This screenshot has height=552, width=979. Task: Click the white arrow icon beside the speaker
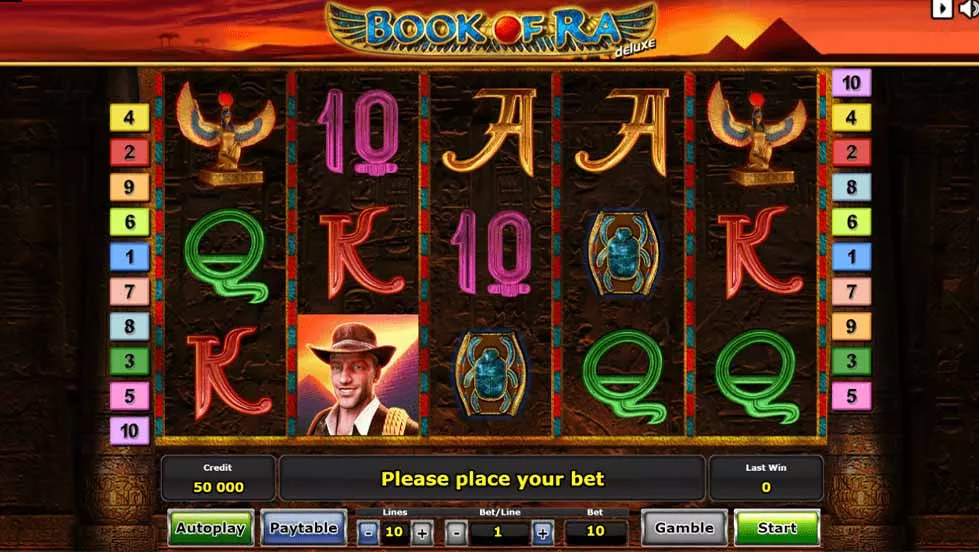click(x=941, y=8)
